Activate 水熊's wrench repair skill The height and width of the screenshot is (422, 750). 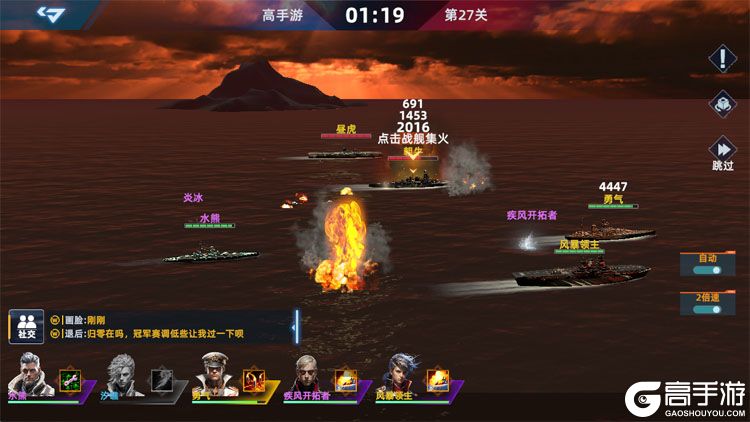(70, 379)
